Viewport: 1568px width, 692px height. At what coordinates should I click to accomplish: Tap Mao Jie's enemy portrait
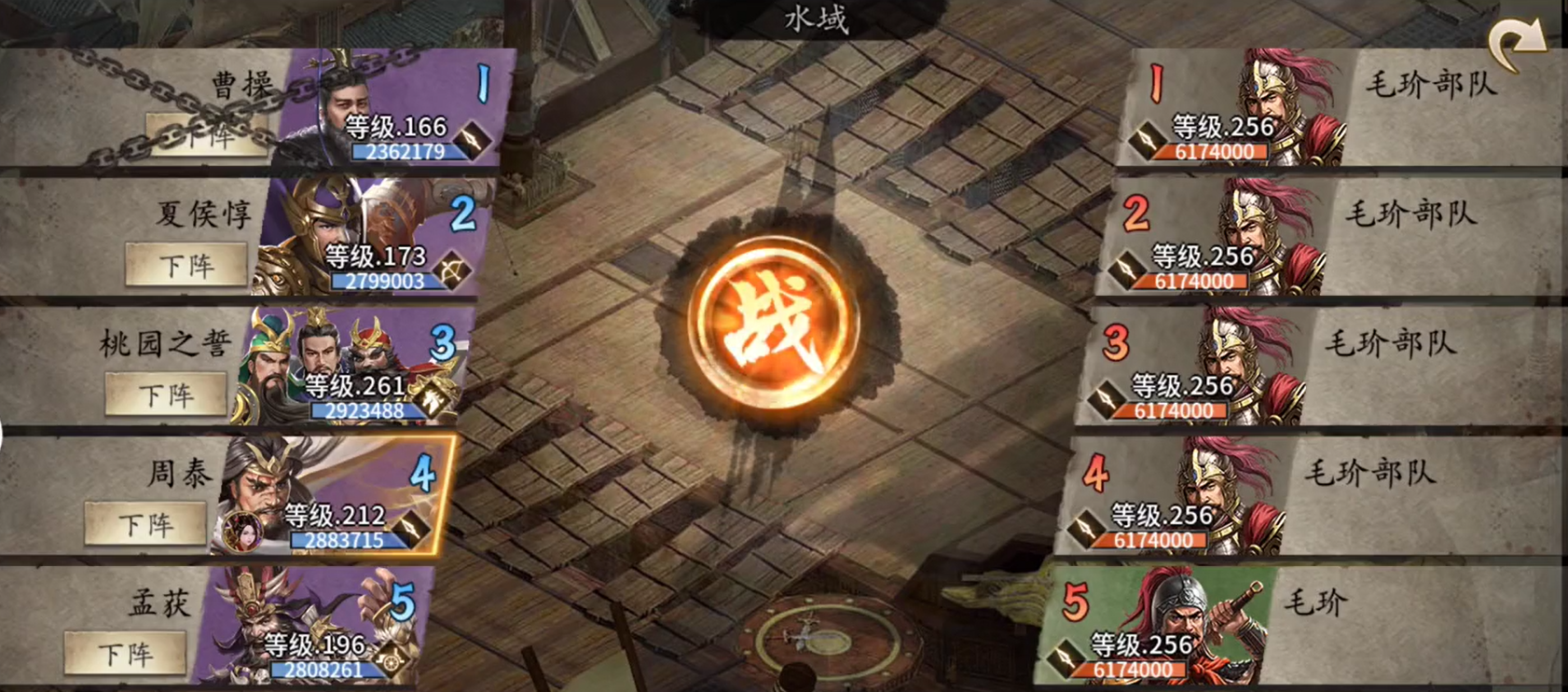coord(1184,616)
